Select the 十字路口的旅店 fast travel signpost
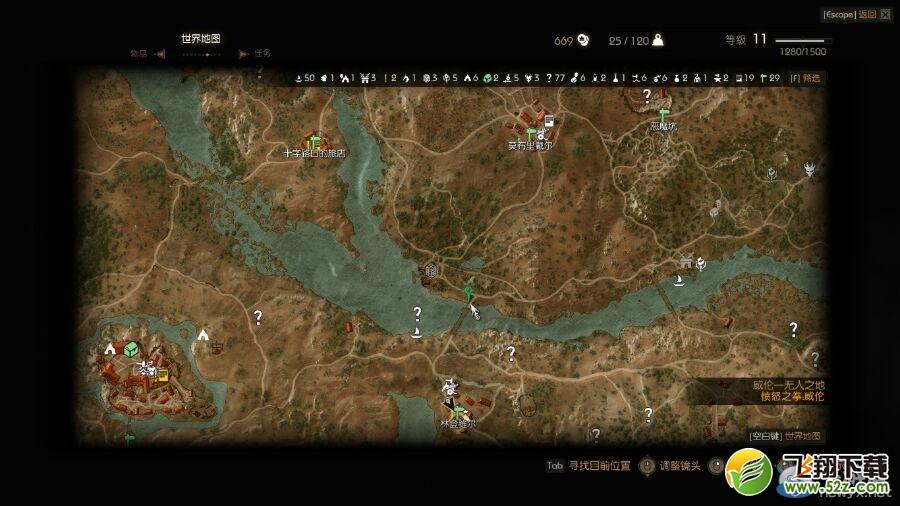 coord(314,141)
